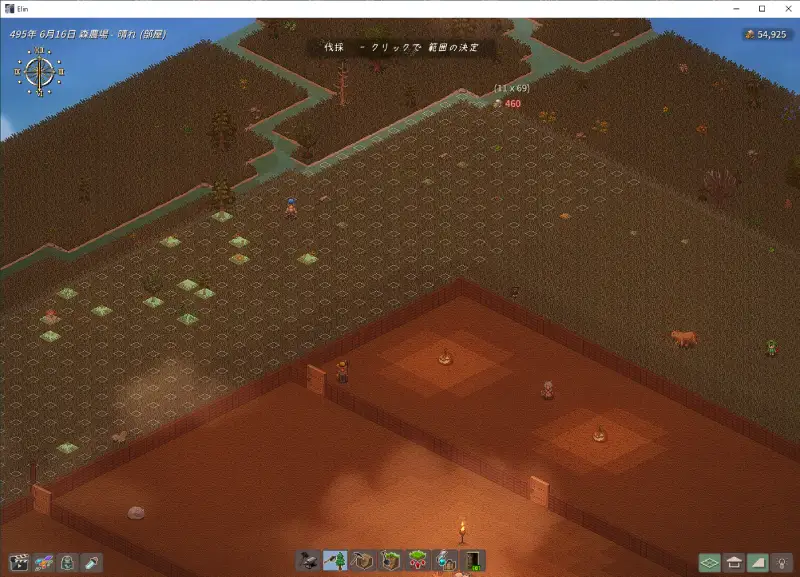This screenshot has width=800, height=577.
Task: Click the compass clock dial
Action: tap(39, 70)
